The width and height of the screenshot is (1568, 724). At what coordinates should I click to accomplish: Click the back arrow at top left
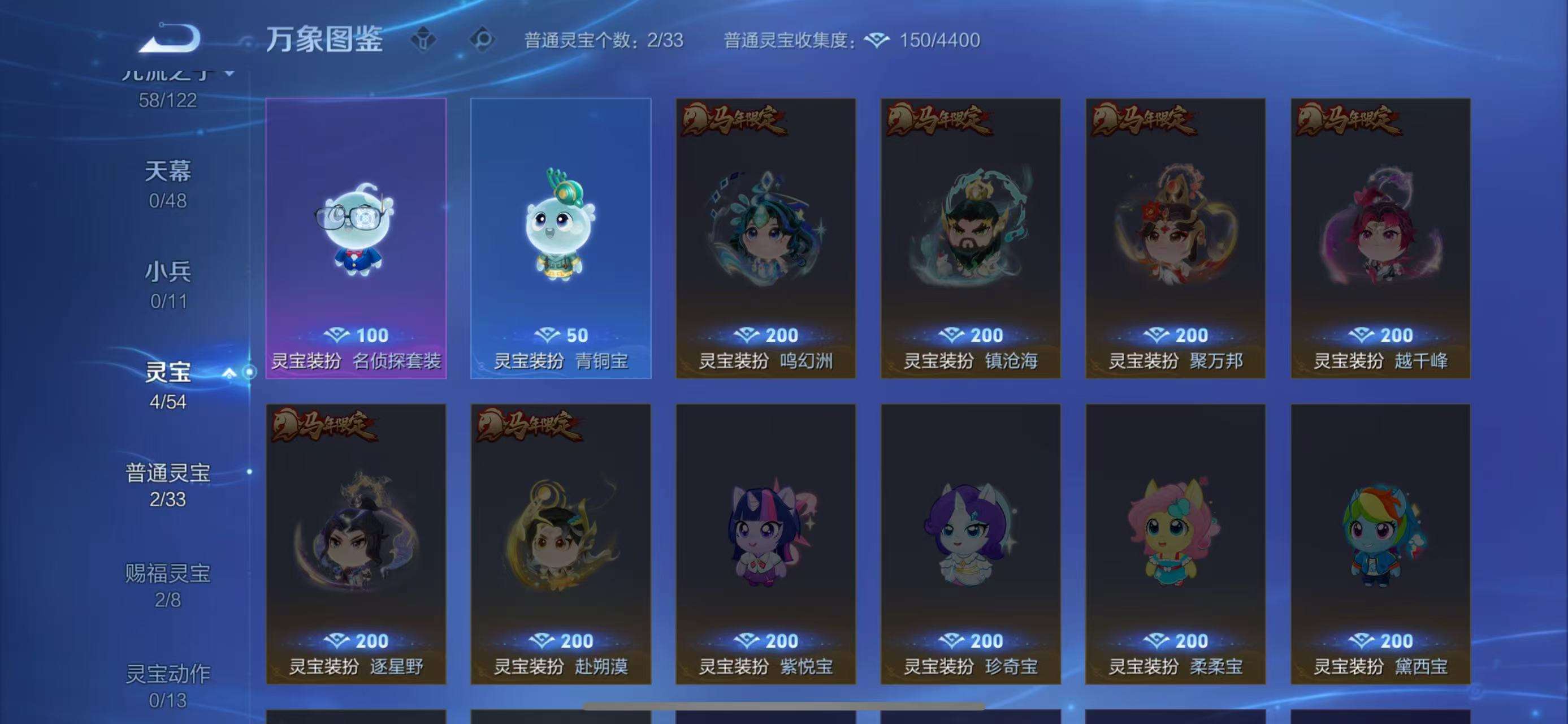coord(169,38)
